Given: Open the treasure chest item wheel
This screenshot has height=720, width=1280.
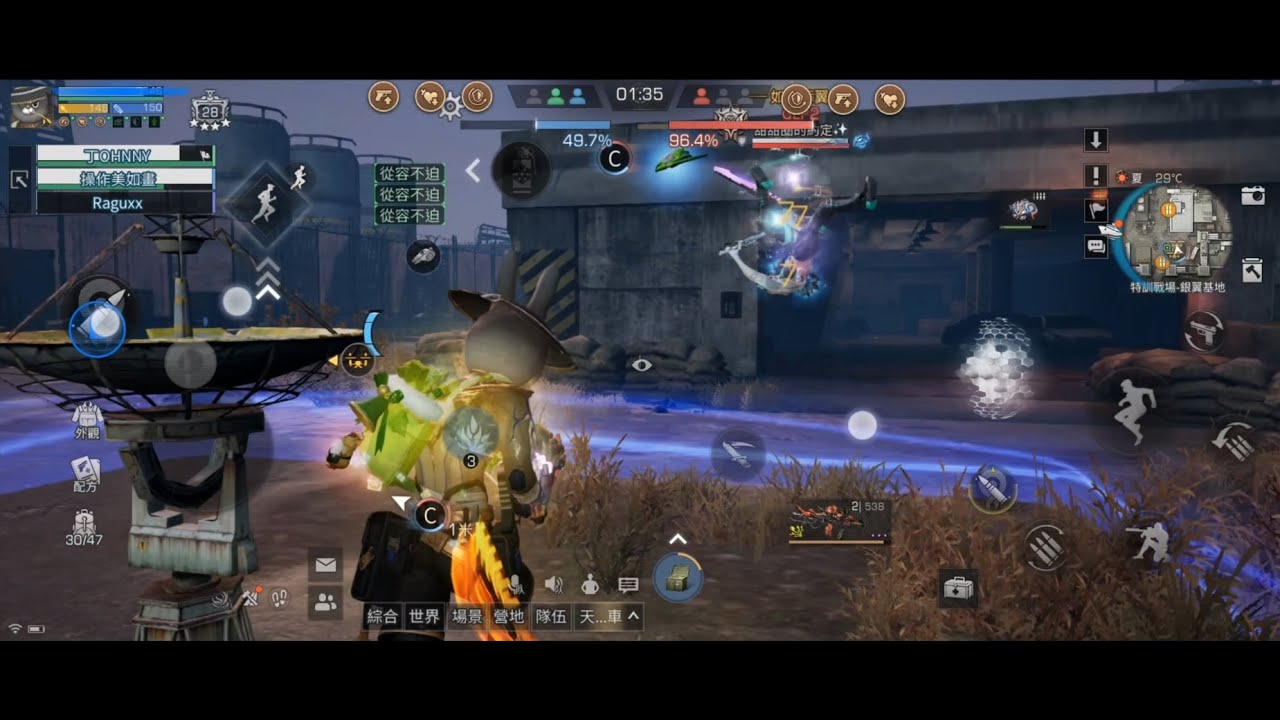Looking at the screenshot, I should 677,577.
